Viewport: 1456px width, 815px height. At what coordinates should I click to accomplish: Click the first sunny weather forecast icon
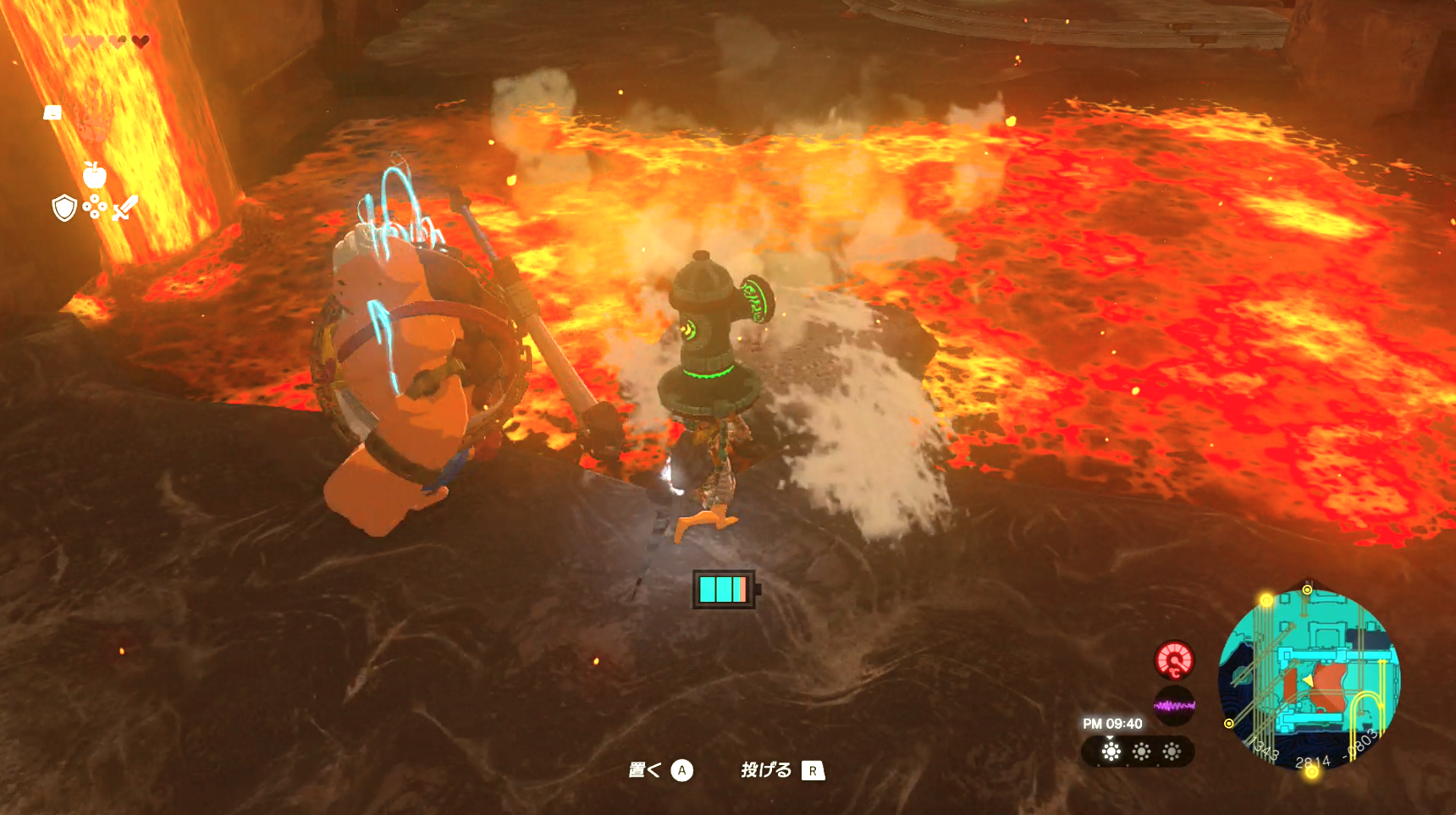pos(1111,752)
